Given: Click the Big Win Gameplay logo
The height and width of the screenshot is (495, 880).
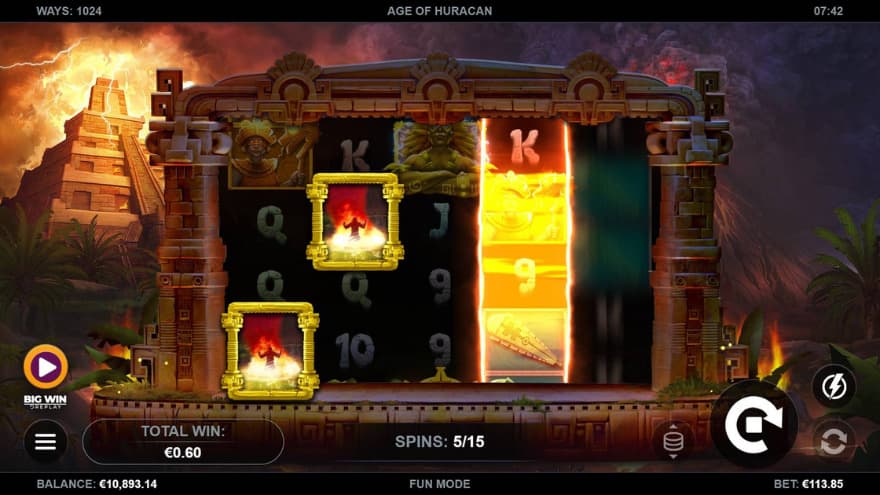Looking at the screenshot, I should 45,372.
